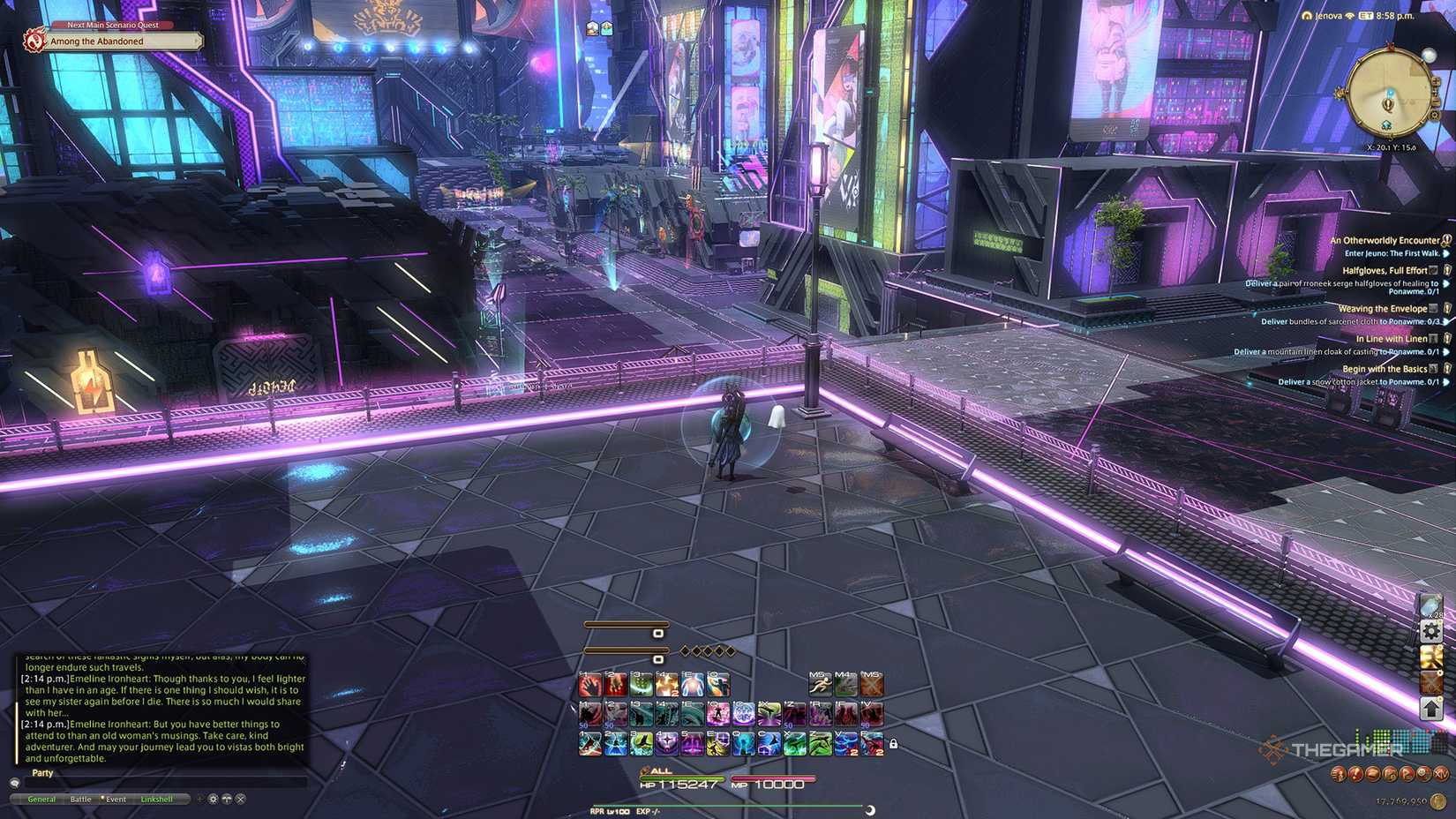Open chat settings via the gear icon
Image resolution: width=1456 pixels, height=819 pixels.
click(212, 799)
